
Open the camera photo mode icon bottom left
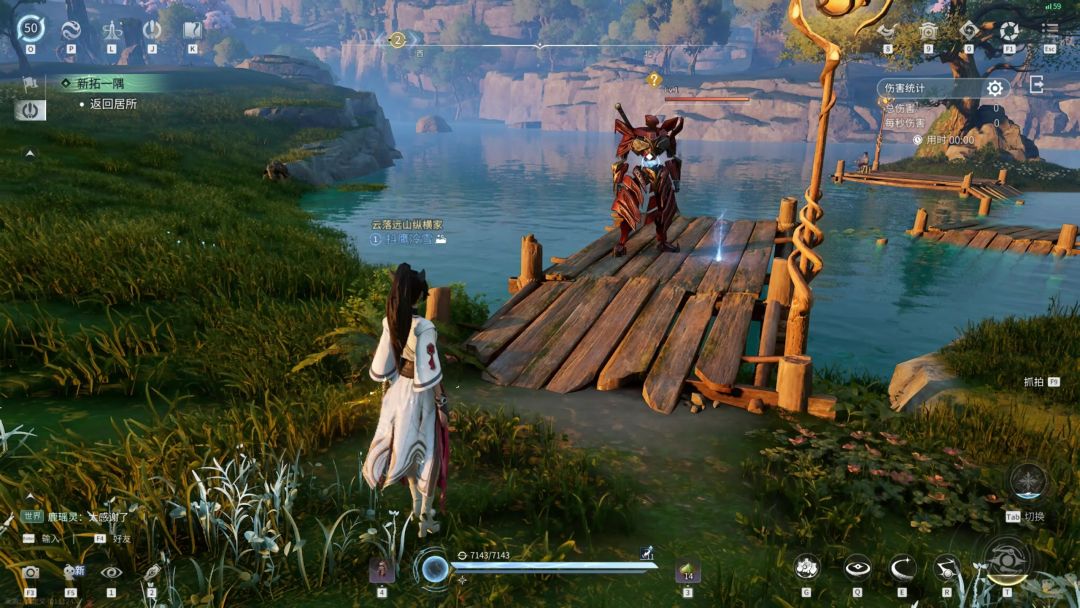[30, 572]
